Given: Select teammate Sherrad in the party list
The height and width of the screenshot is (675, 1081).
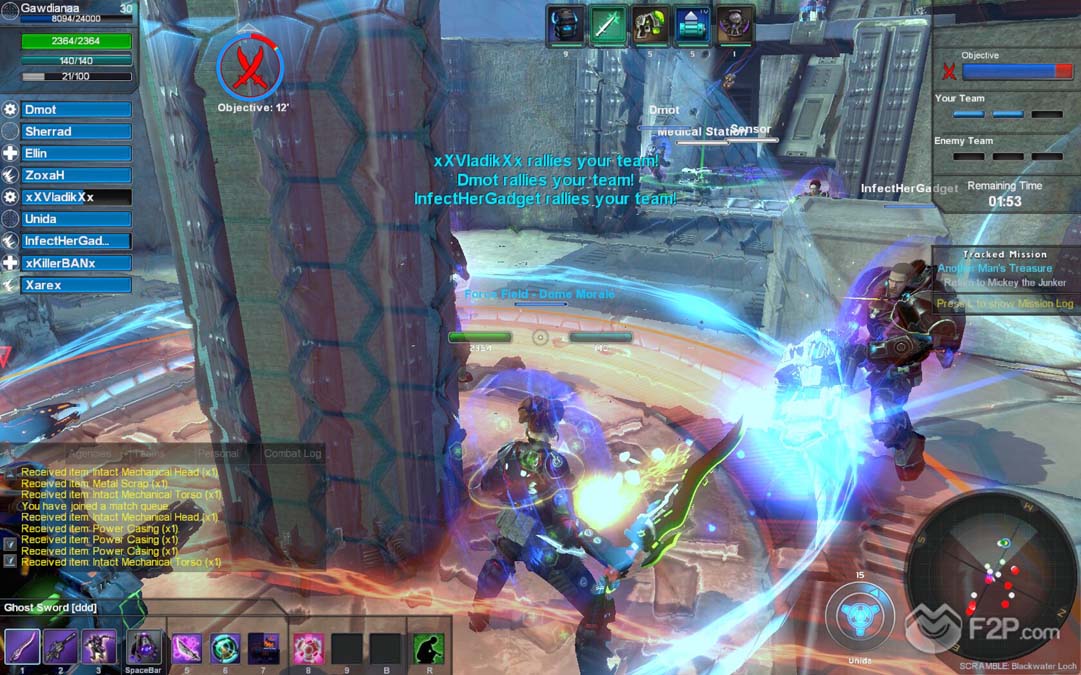Looking at the screenshot, I should (x=76, y=132).
